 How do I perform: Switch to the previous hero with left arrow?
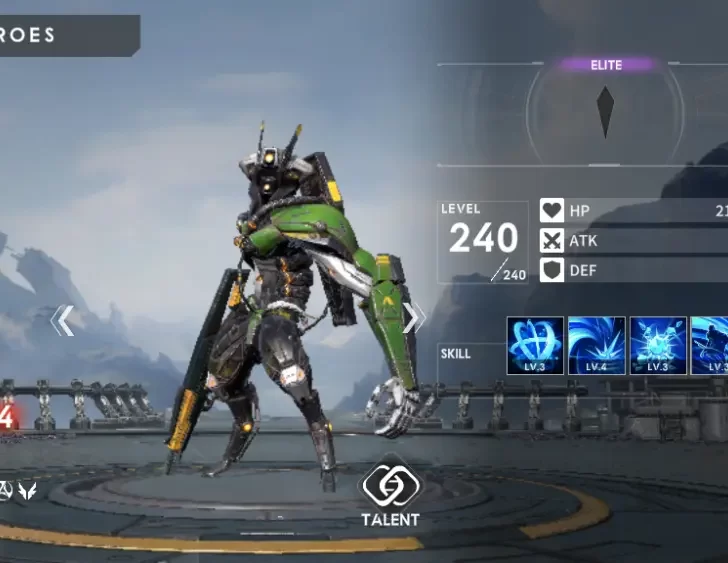[62, 320]
